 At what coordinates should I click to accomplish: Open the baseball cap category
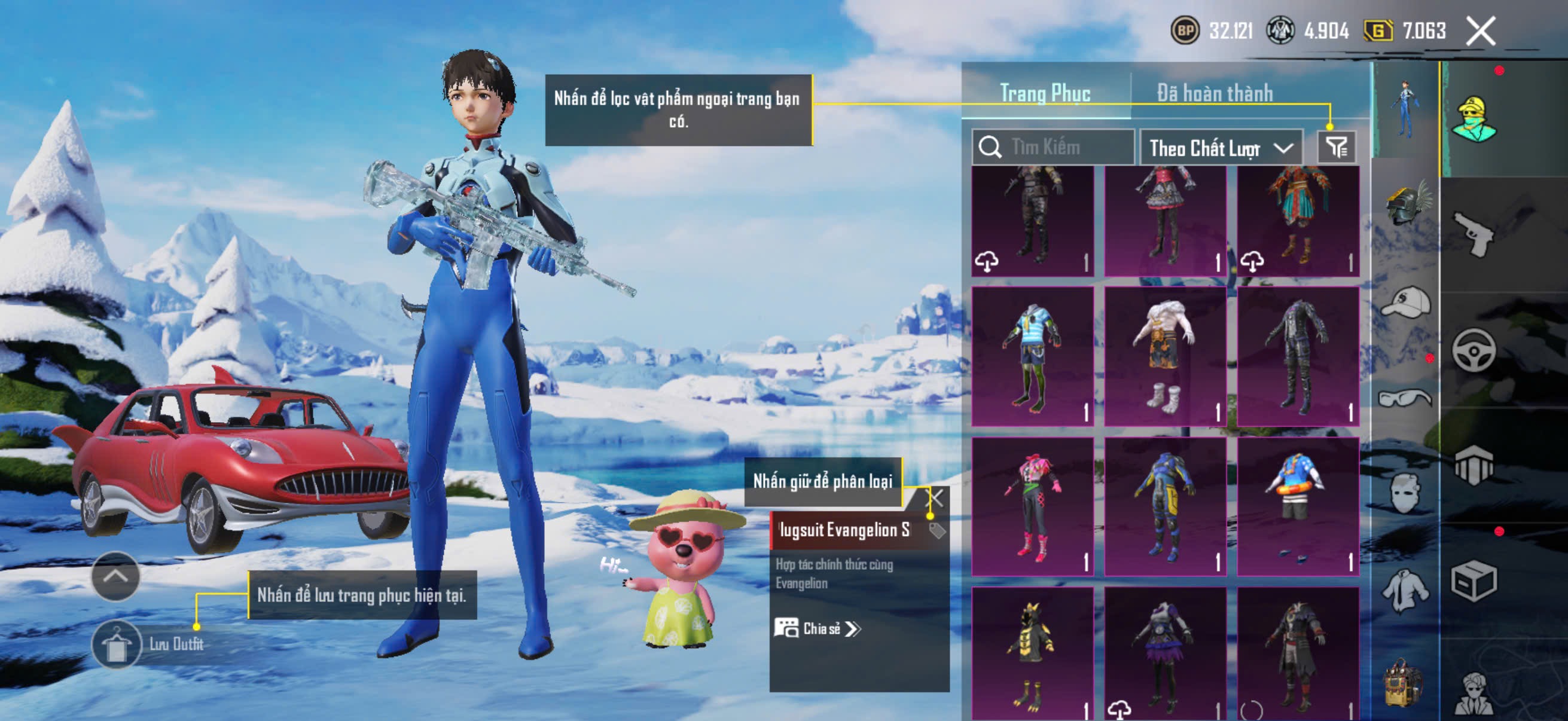point(1405,303)
